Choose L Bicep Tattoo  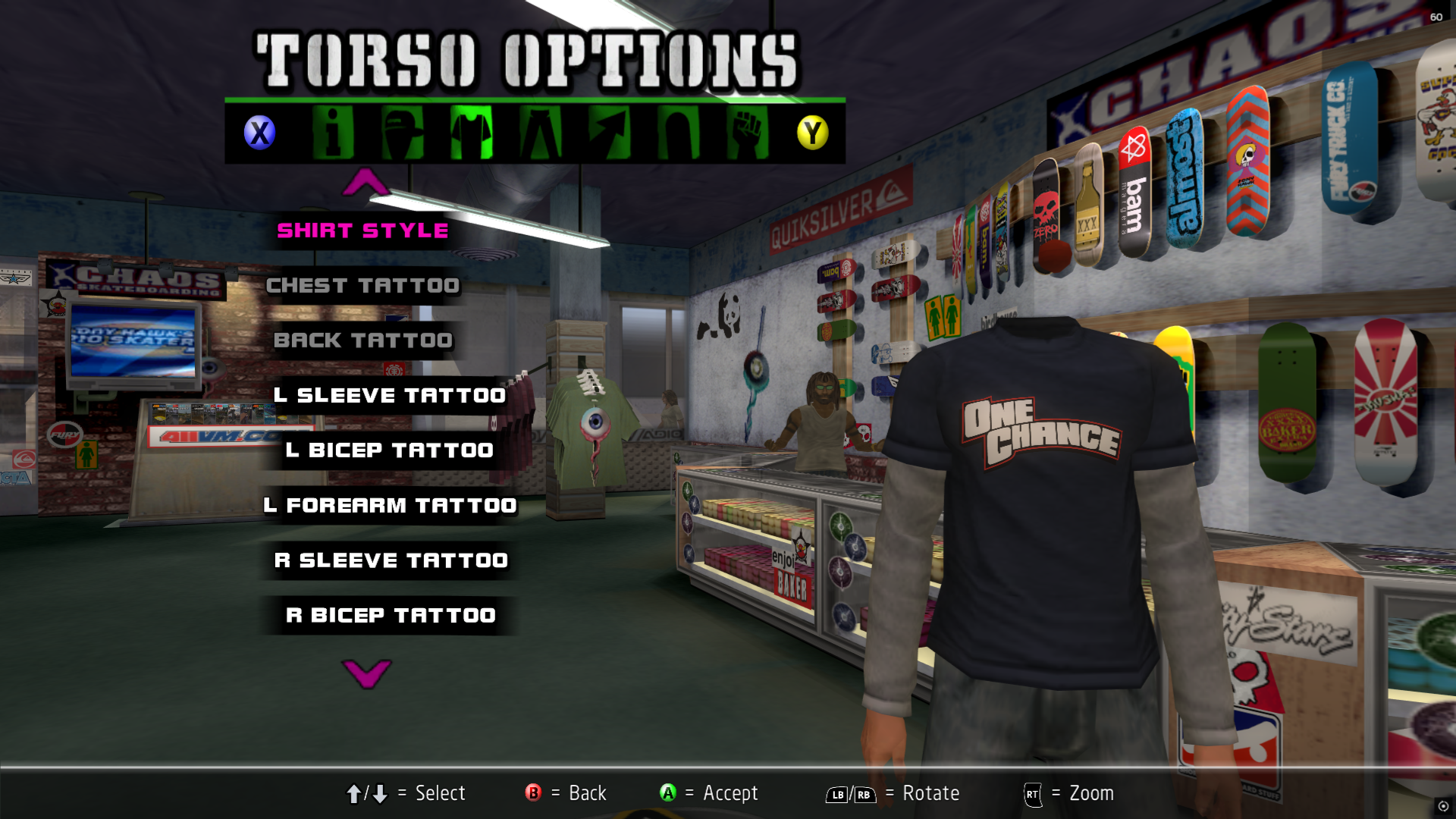point(389,450)
